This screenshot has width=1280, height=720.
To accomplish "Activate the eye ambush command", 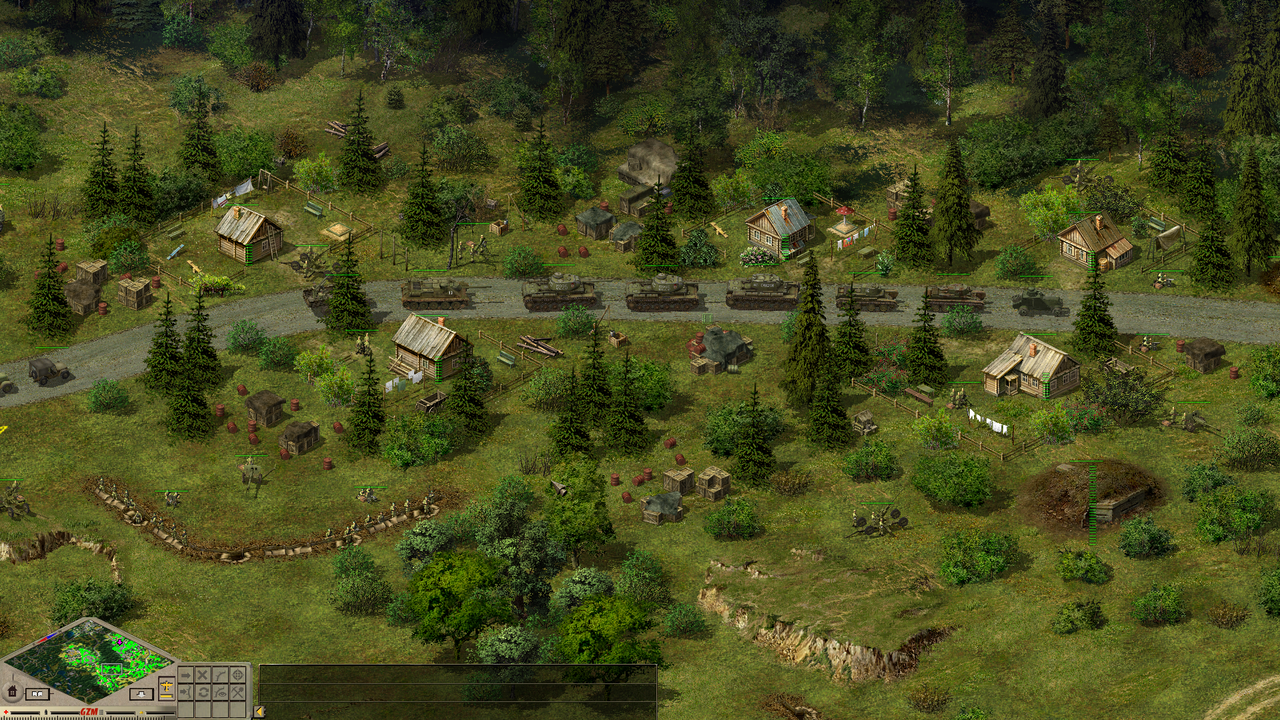I will coord(220,692).
